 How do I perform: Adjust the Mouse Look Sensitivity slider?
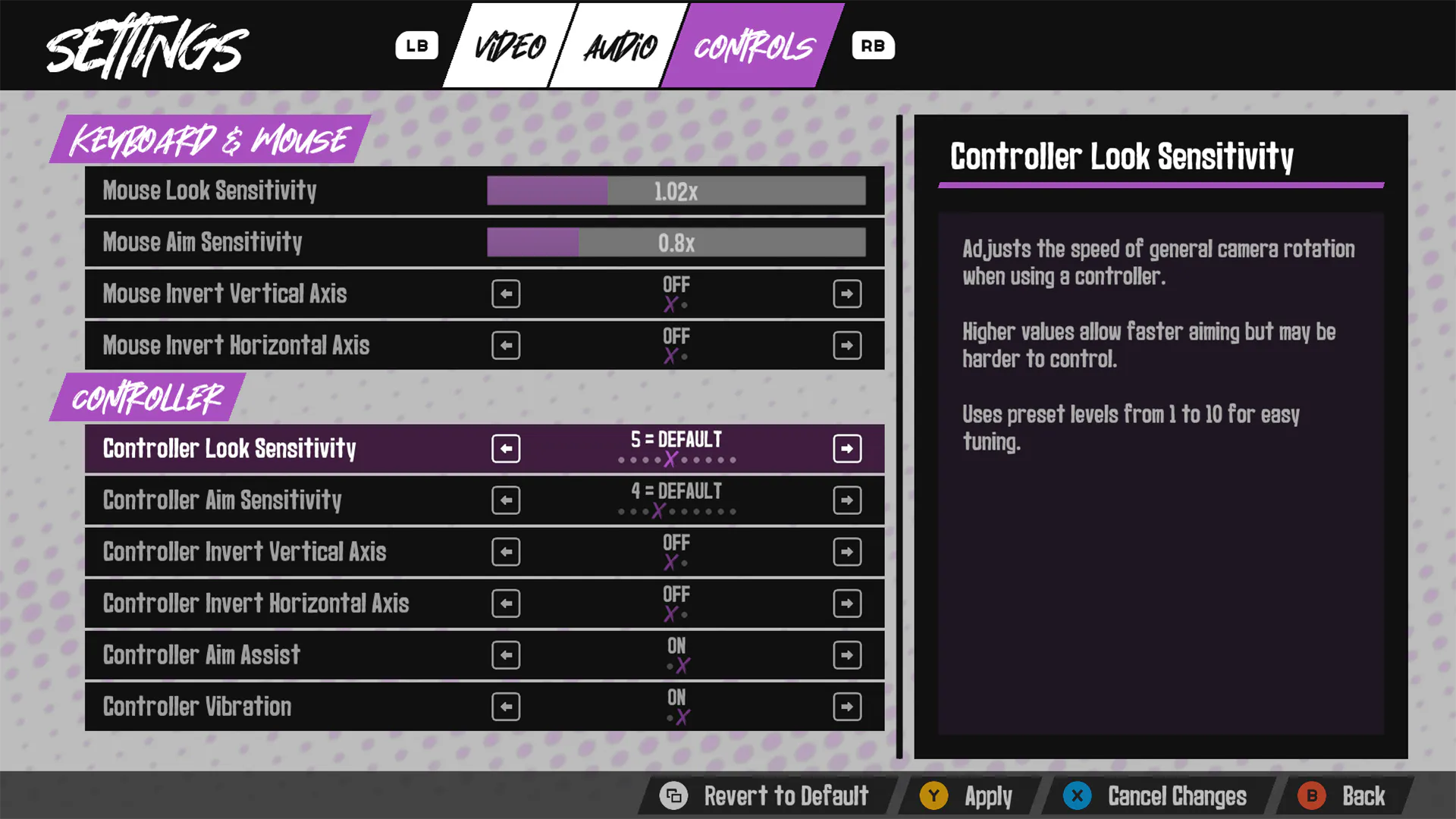point(676,191)
